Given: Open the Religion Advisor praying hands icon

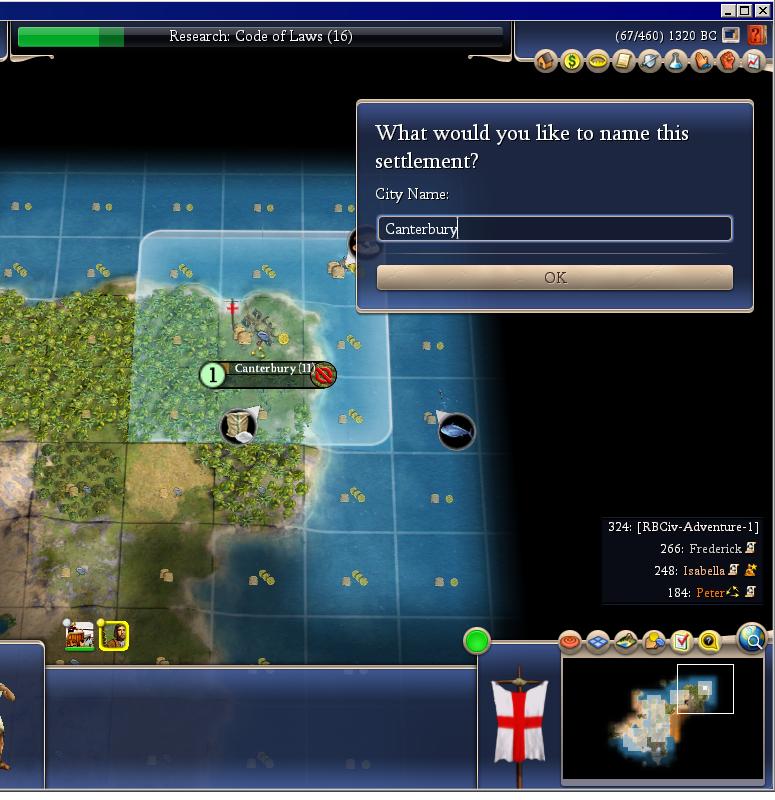Looking at the screenshot, I should pyautogui.click(x=702, y=62).
